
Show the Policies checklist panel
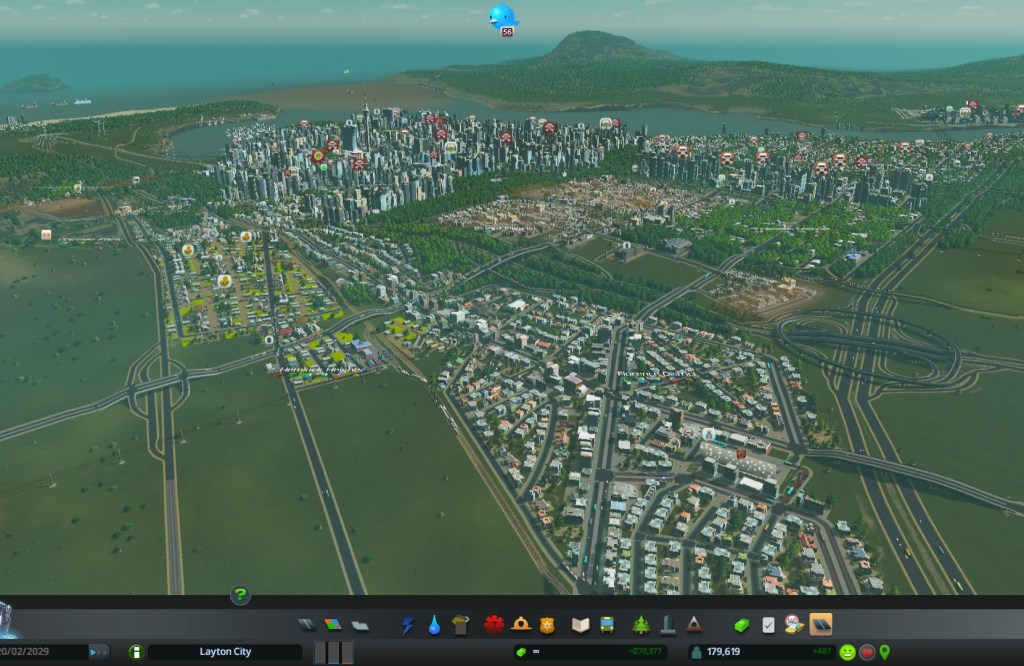click(x=768, y=625)
